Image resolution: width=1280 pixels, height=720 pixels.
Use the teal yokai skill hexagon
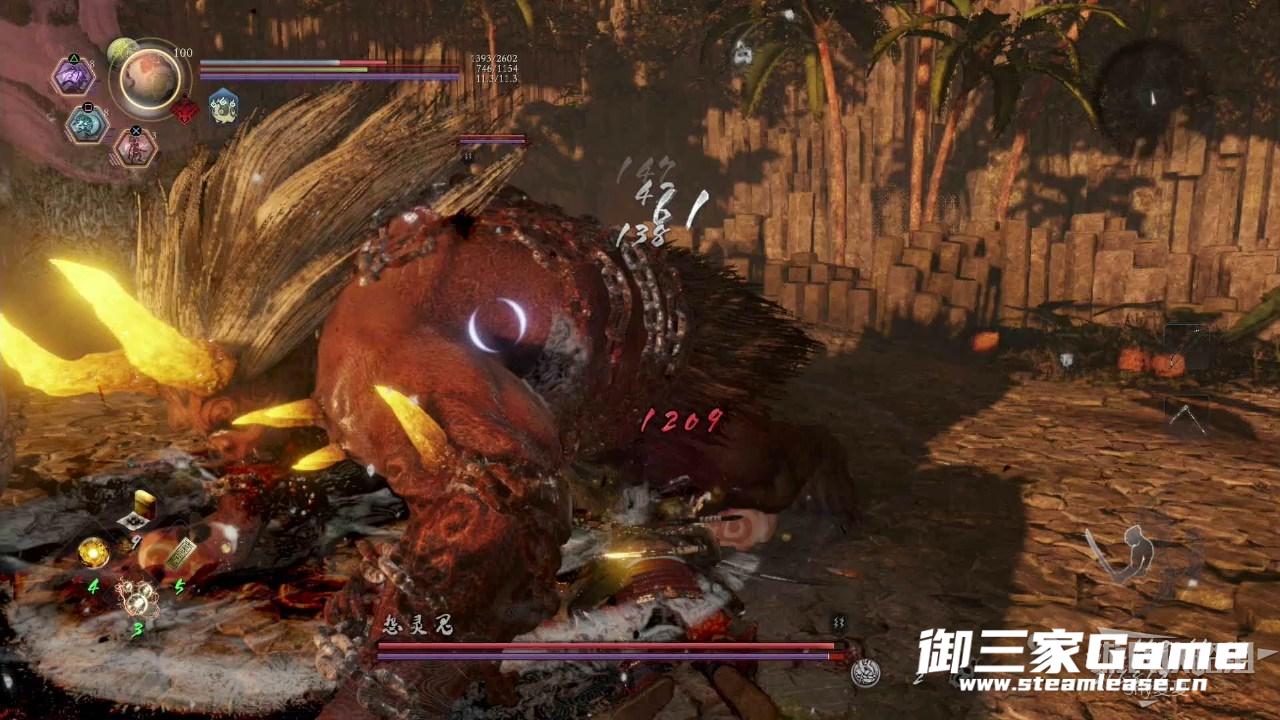(87, 124)
